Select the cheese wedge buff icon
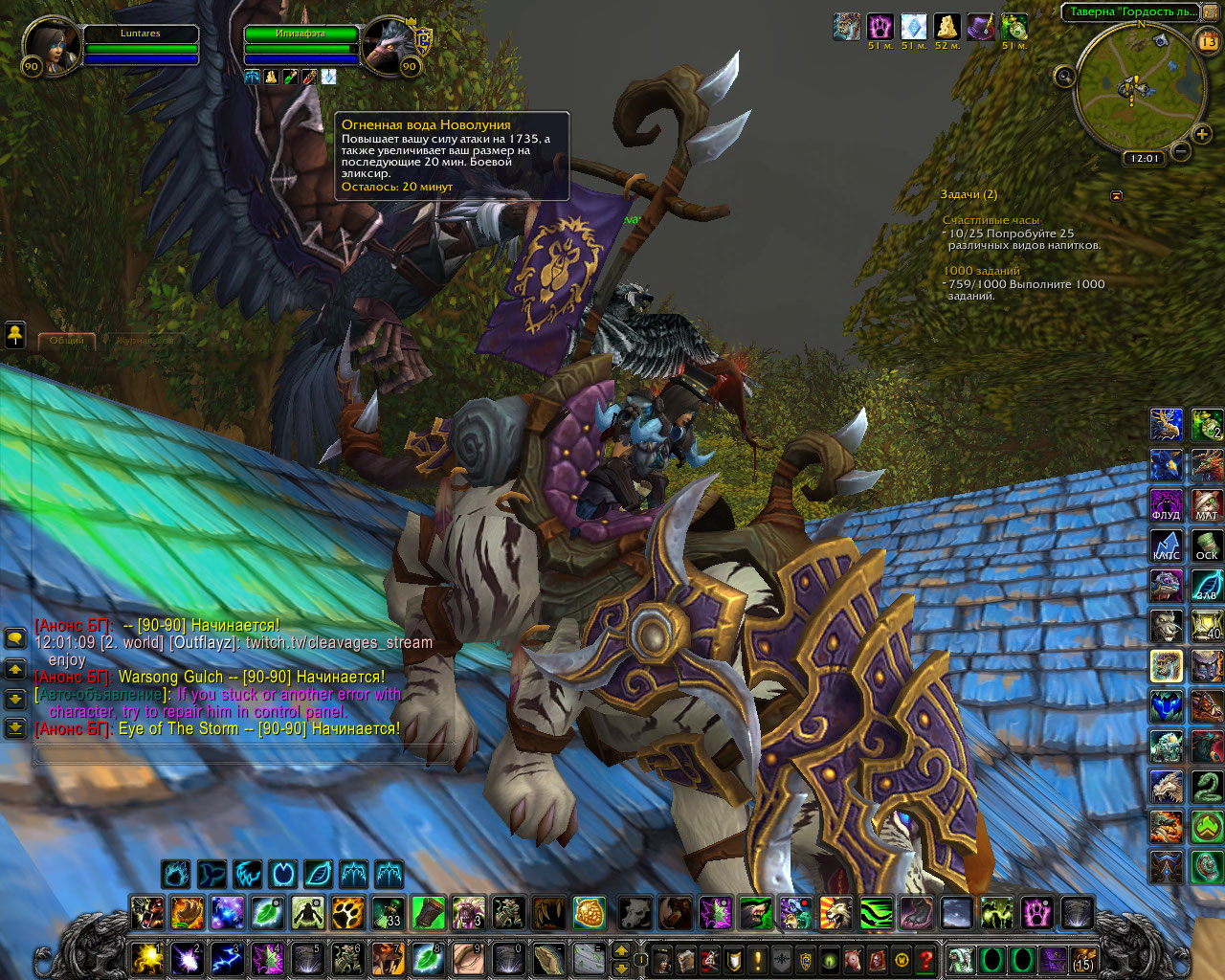The image size is (1225, 980). [947, 27]
